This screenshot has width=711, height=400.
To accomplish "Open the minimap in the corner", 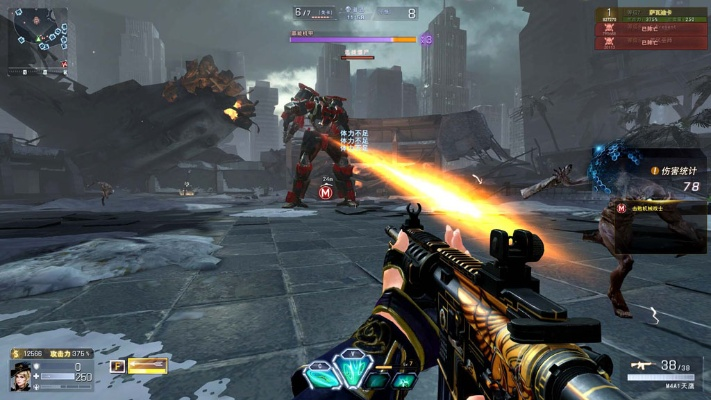I will pyautogui.click(x=37, y=38).
